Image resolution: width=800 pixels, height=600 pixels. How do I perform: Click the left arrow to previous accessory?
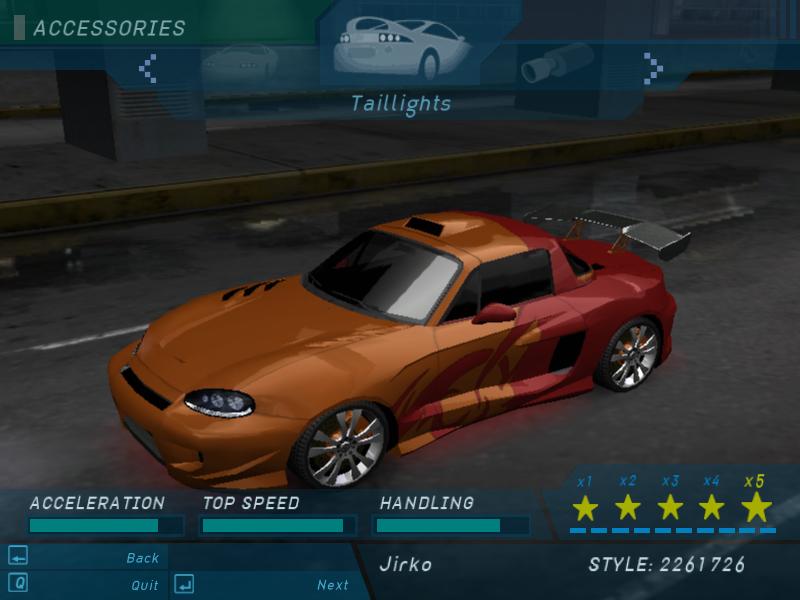pos(148,68)
